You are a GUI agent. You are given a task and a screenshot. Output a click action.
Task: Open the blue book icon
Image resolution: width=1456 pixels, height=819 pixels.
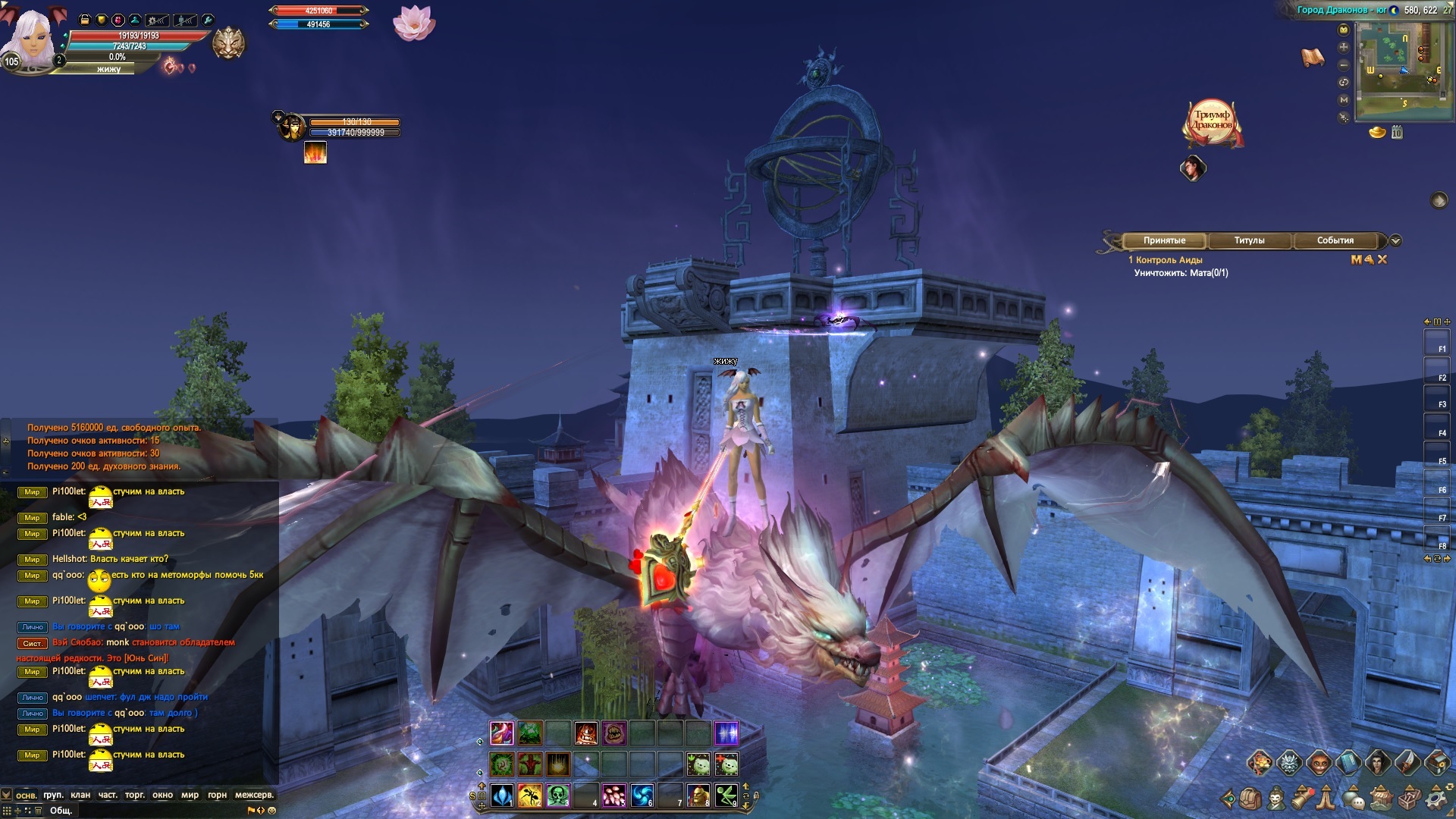[1348, 762]
